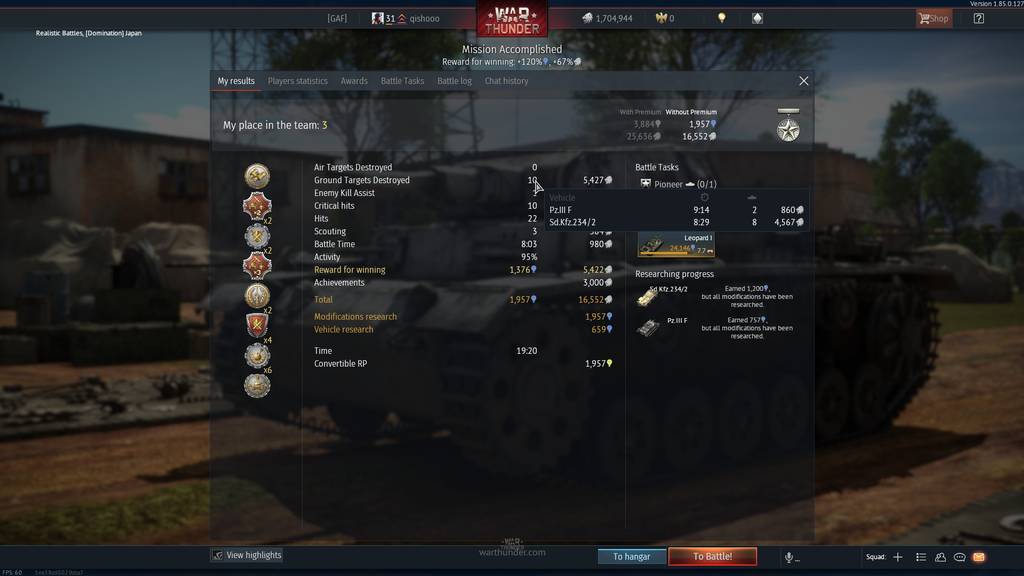Open the help question mark icon

(x=978, y=18)
